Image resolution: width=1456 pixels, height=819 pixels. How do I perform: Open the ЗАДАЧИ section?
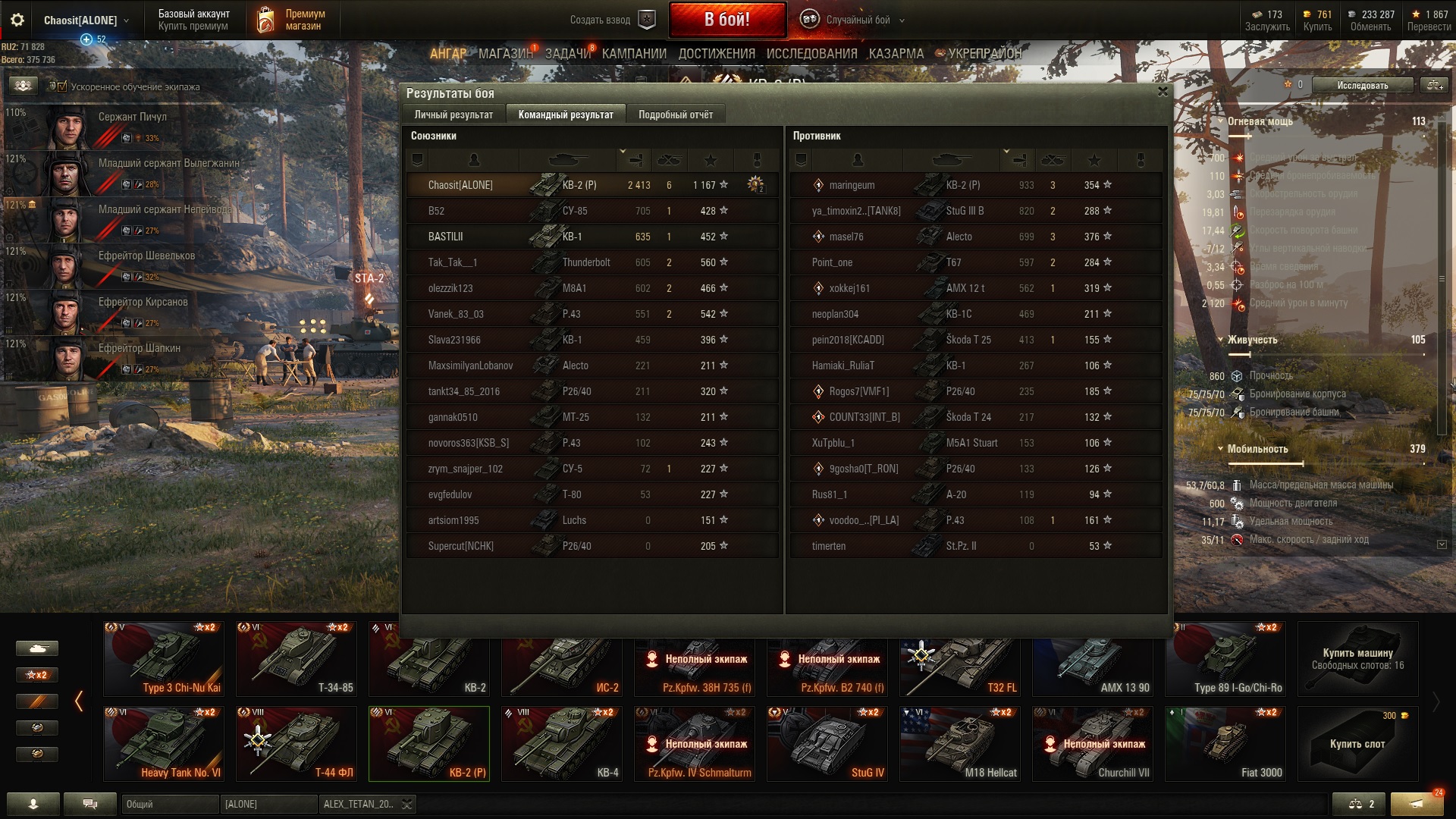coord(567,54)
